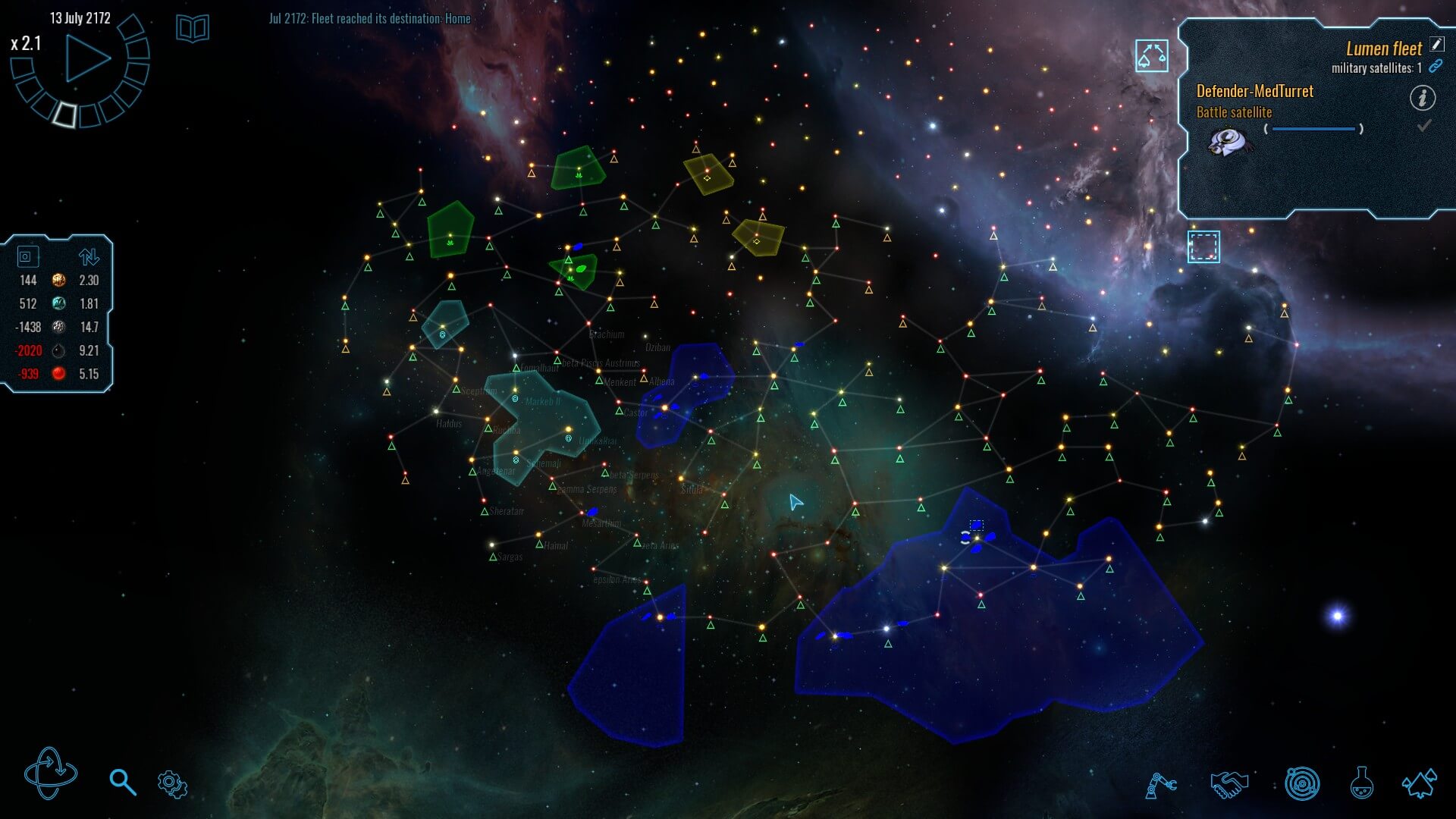Screen dimensions: 1456x819
Task: Select the highlighted game speed segment
Action: (65, 114)
